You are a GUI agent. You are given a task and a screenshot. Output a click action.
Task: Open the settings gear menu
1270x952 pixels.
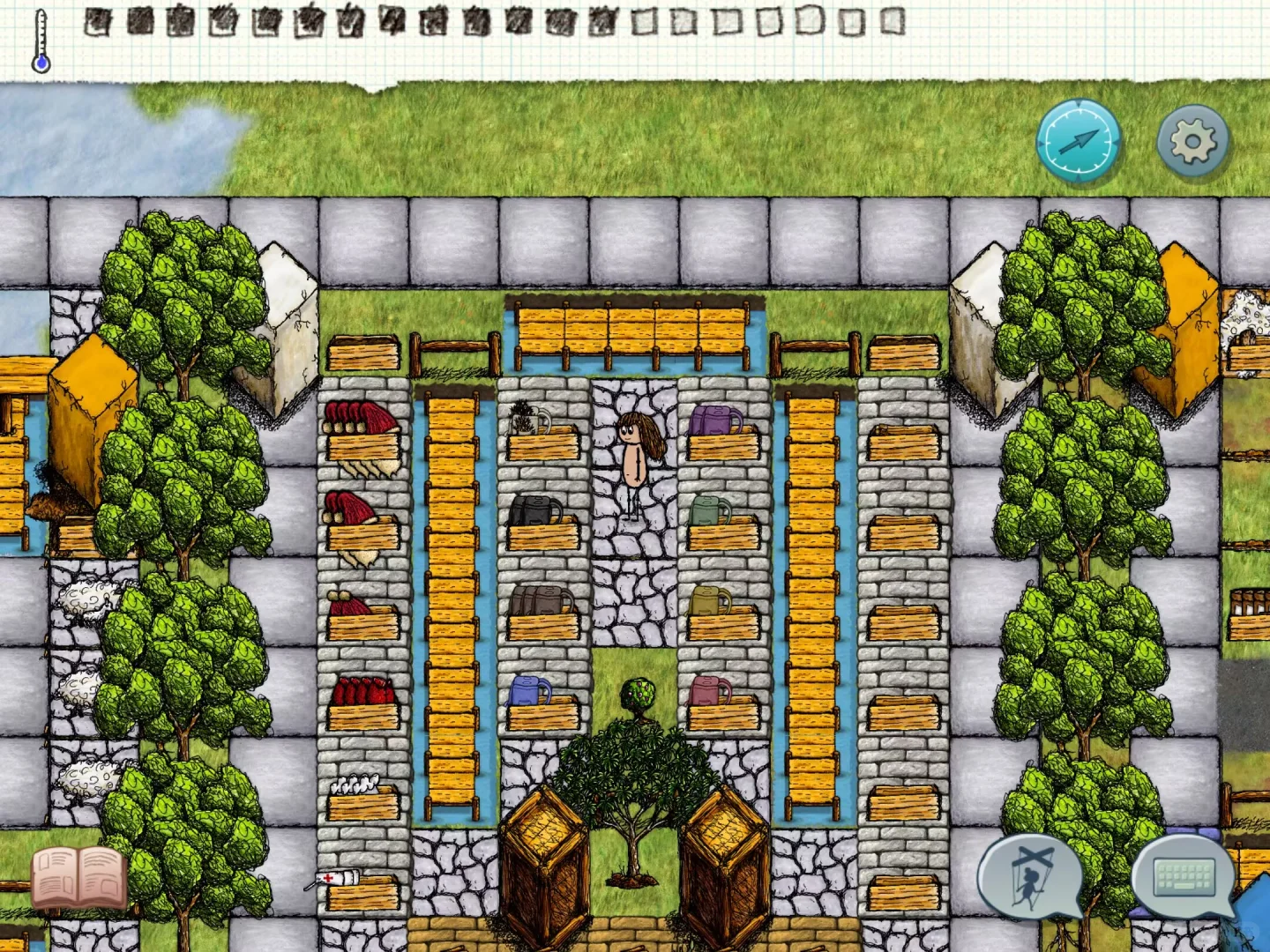1192,141
